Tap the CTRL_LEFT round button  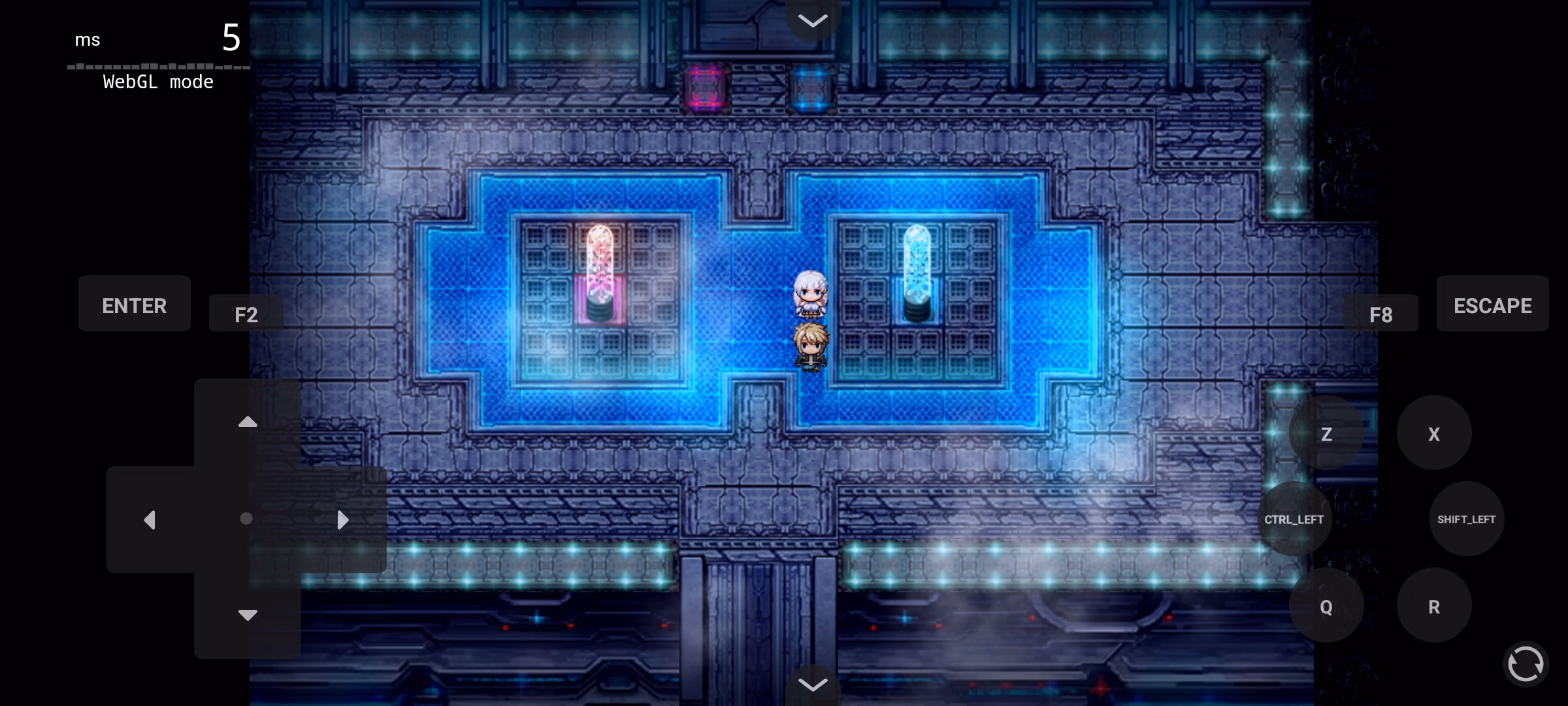point(1294,519)
